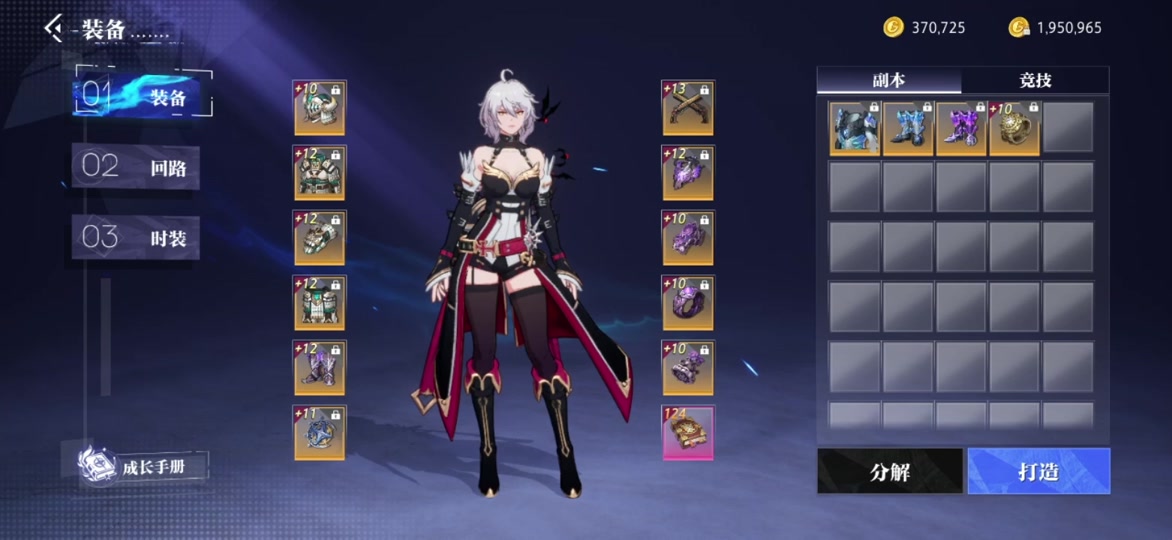Select the equipped +10 purple ring slot
1172x540 pixels.
point(688,303)
